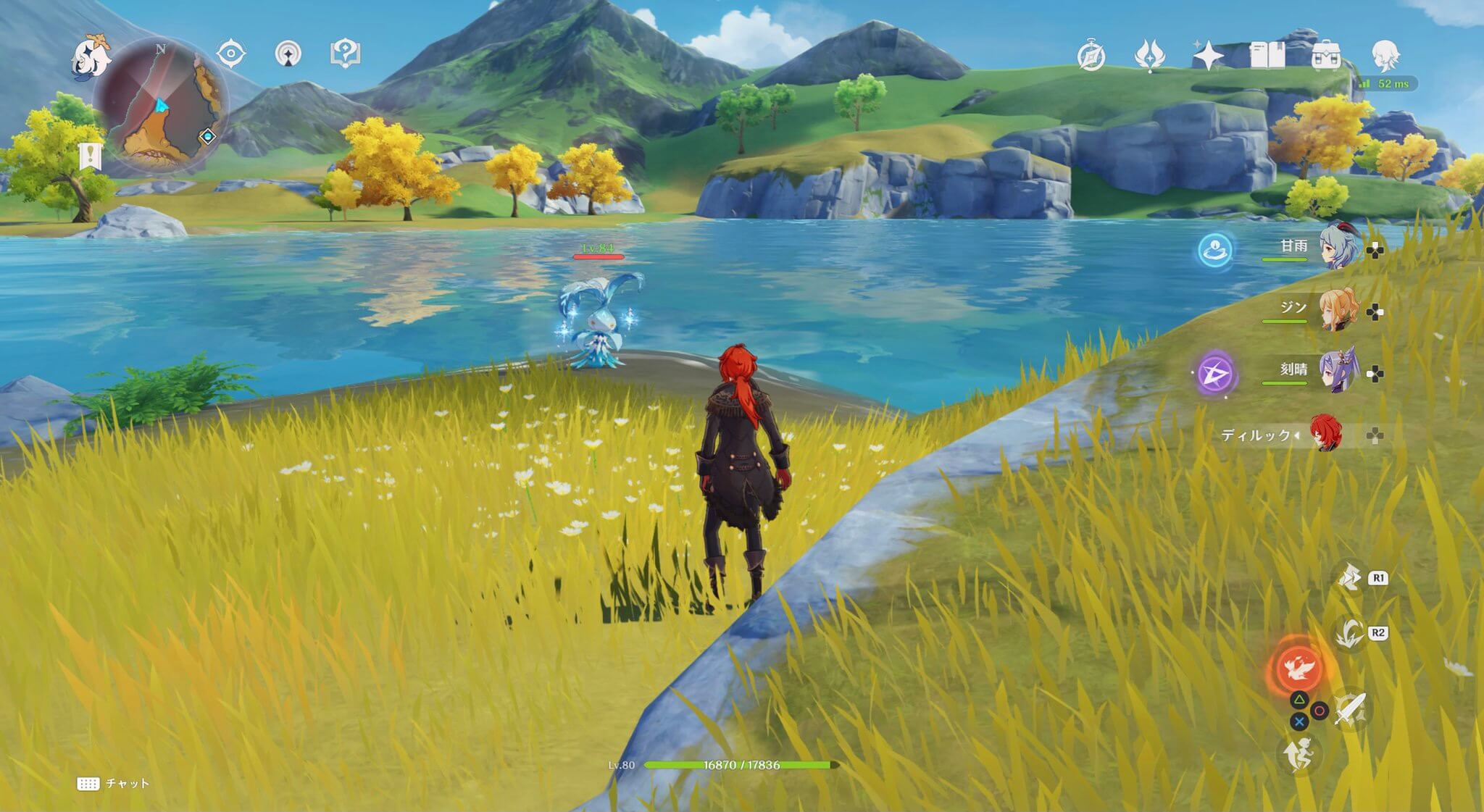Open the backpack inventory
This screenshot has width=1484, height=812.
tap(1326, 56)
